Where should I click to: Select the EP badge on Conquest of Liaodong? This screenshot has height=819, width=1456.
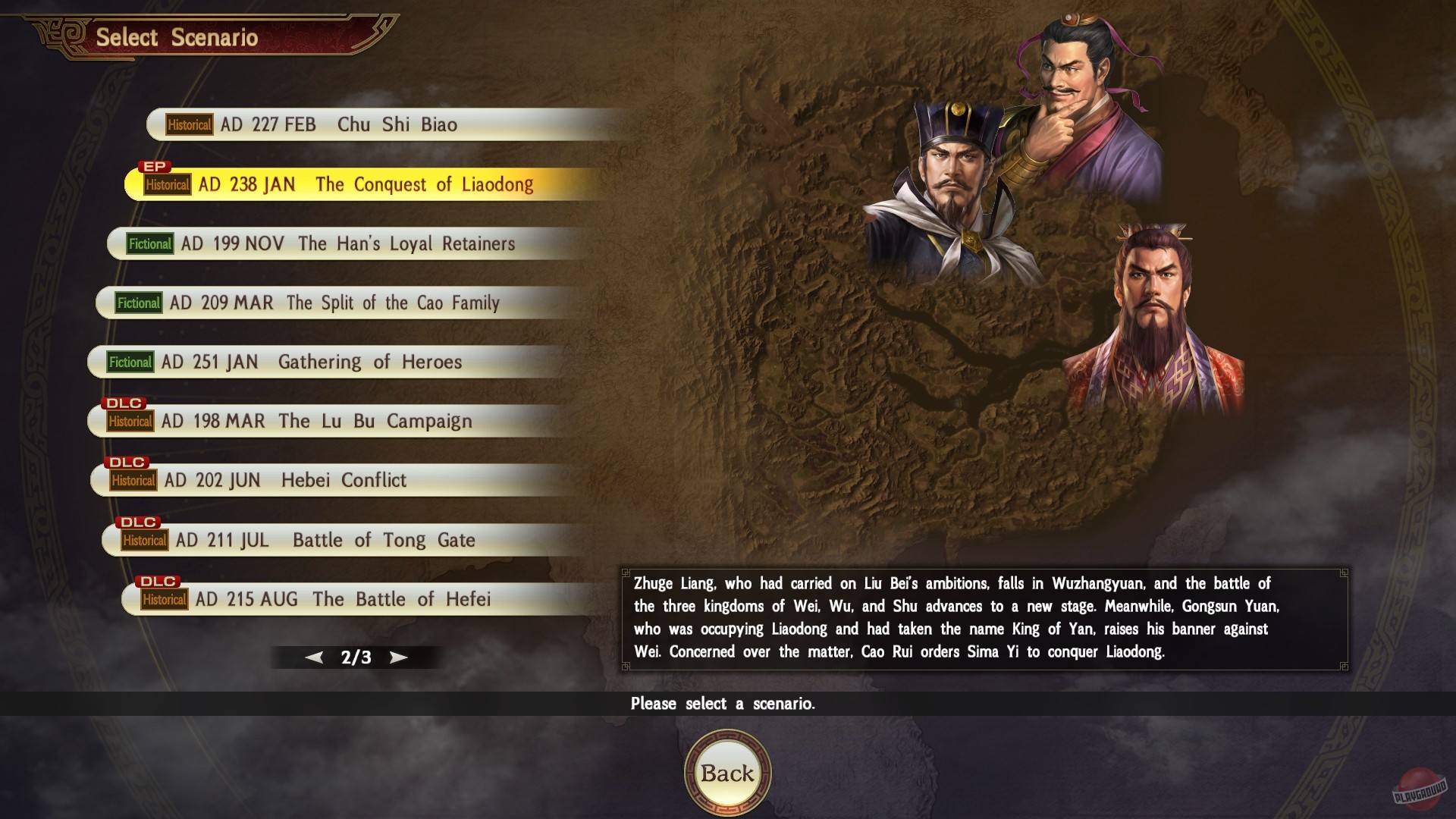(x=155, y=166)
